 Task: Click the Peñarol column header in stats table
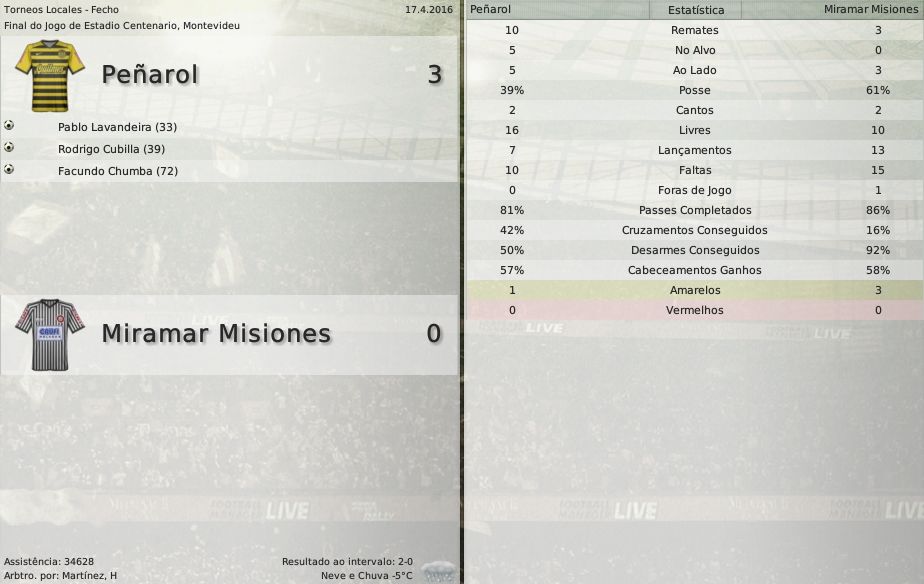[x=491, y=9]
